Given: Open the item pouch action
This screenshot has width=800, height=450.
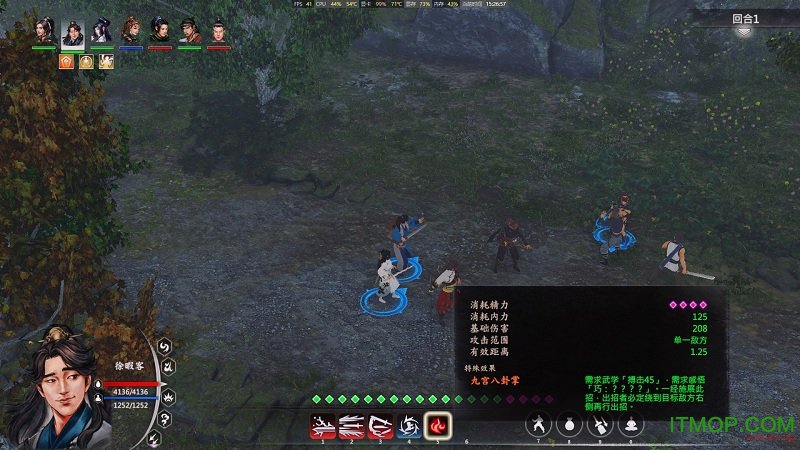Looking at the screenshot, I should coord(569,425).
